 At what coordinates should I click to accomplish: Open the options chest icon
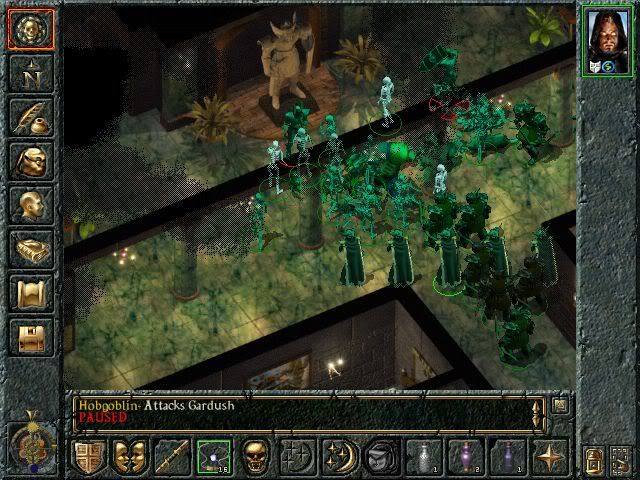(31, 336)
